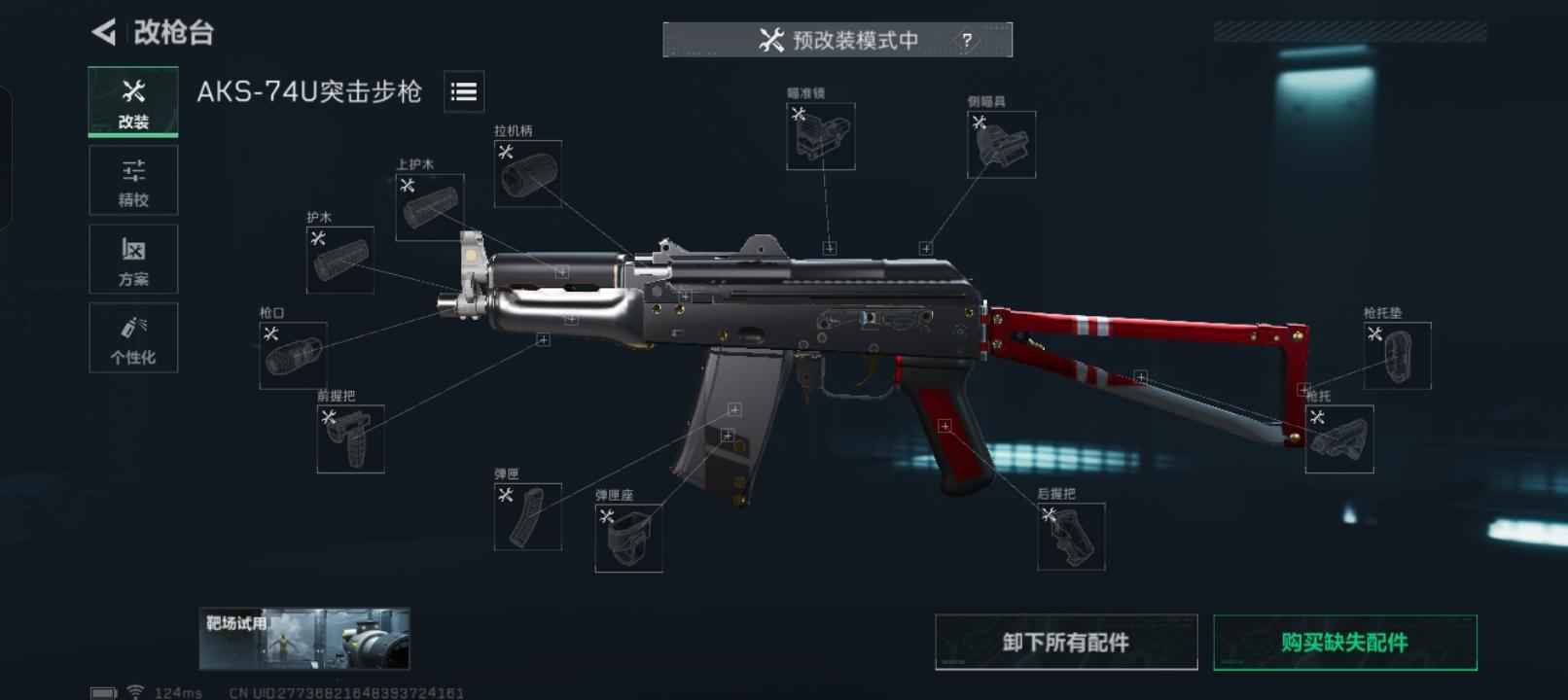Expand the 上护木 upper handguard slot
1568x700 pixels.
click(429, 205)
